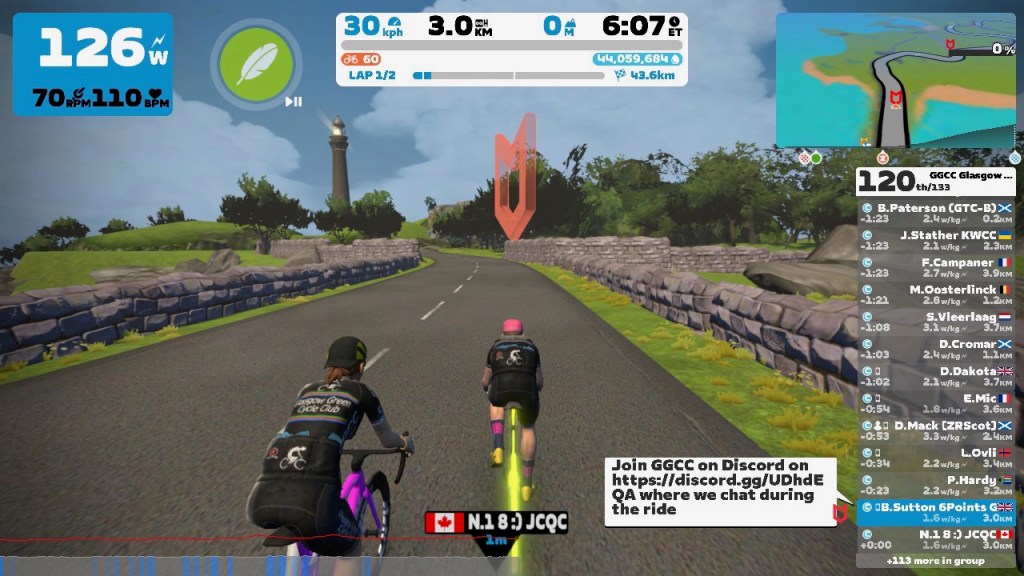Viewport: 1024px width, 576px height.
Task: Expand the '+113 more in group' entry
Action: point(937,561)
